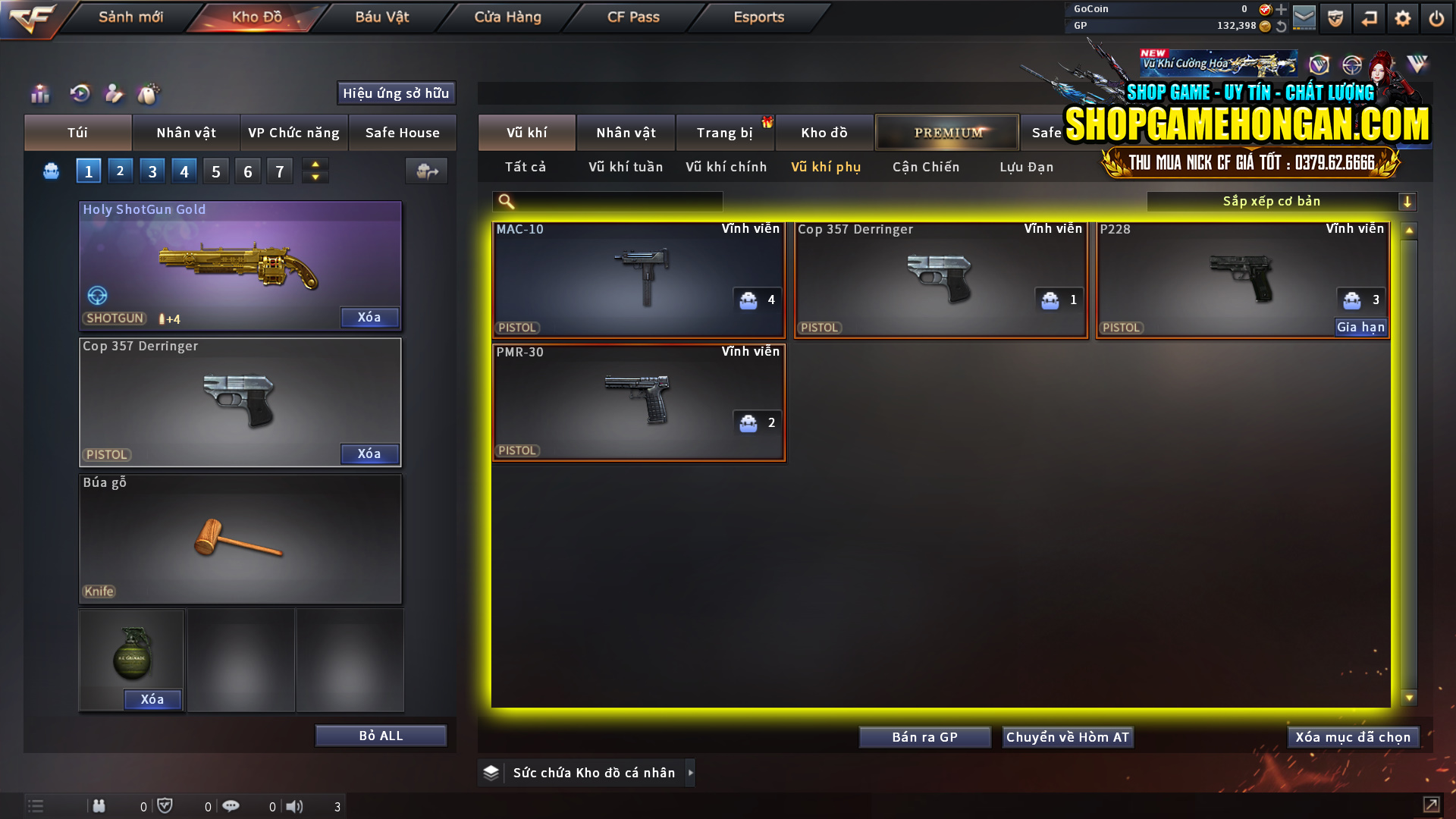Expand the Sức chứa Kho đồ cá nhân section
The image size is (1456, 819).
coord(691,773)
